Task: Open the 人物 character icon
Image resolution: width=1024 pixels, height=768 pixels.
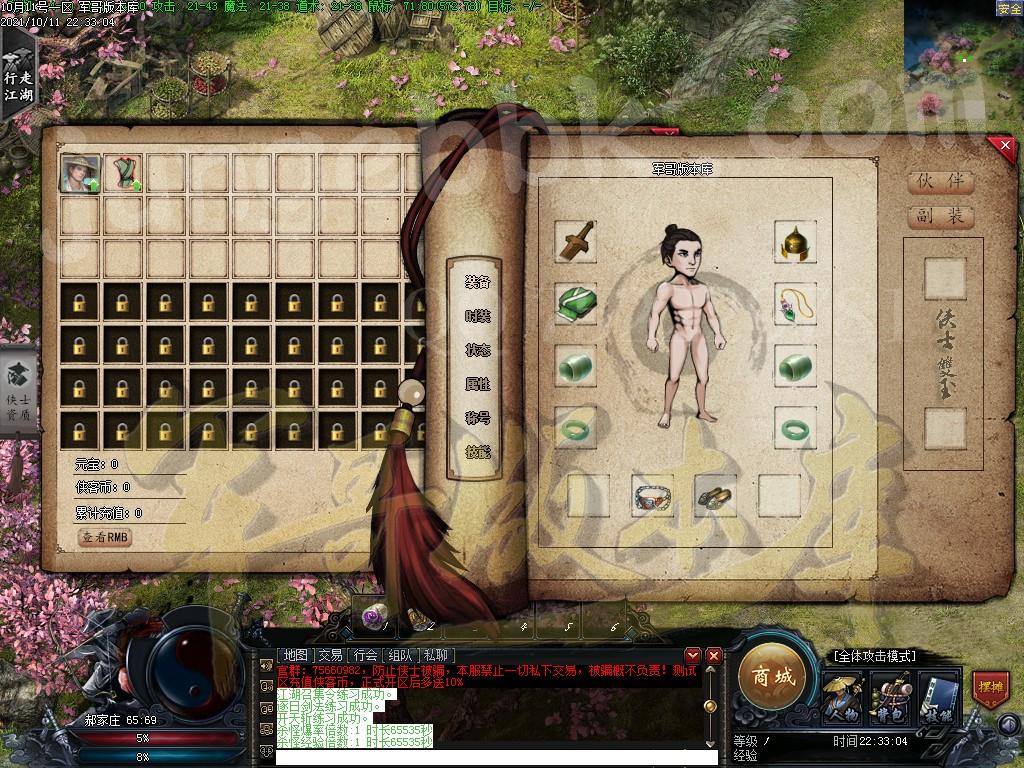Action: [x=842, y=697]
